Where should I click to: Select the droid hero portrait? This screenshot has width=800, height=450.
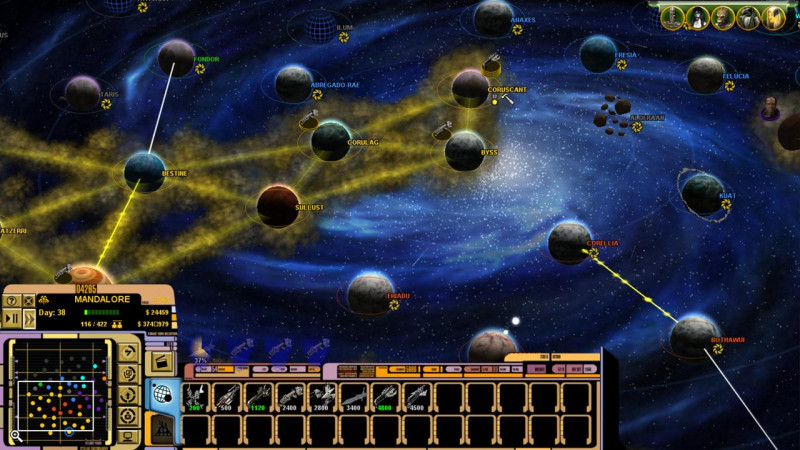click(x=672, y=17)
